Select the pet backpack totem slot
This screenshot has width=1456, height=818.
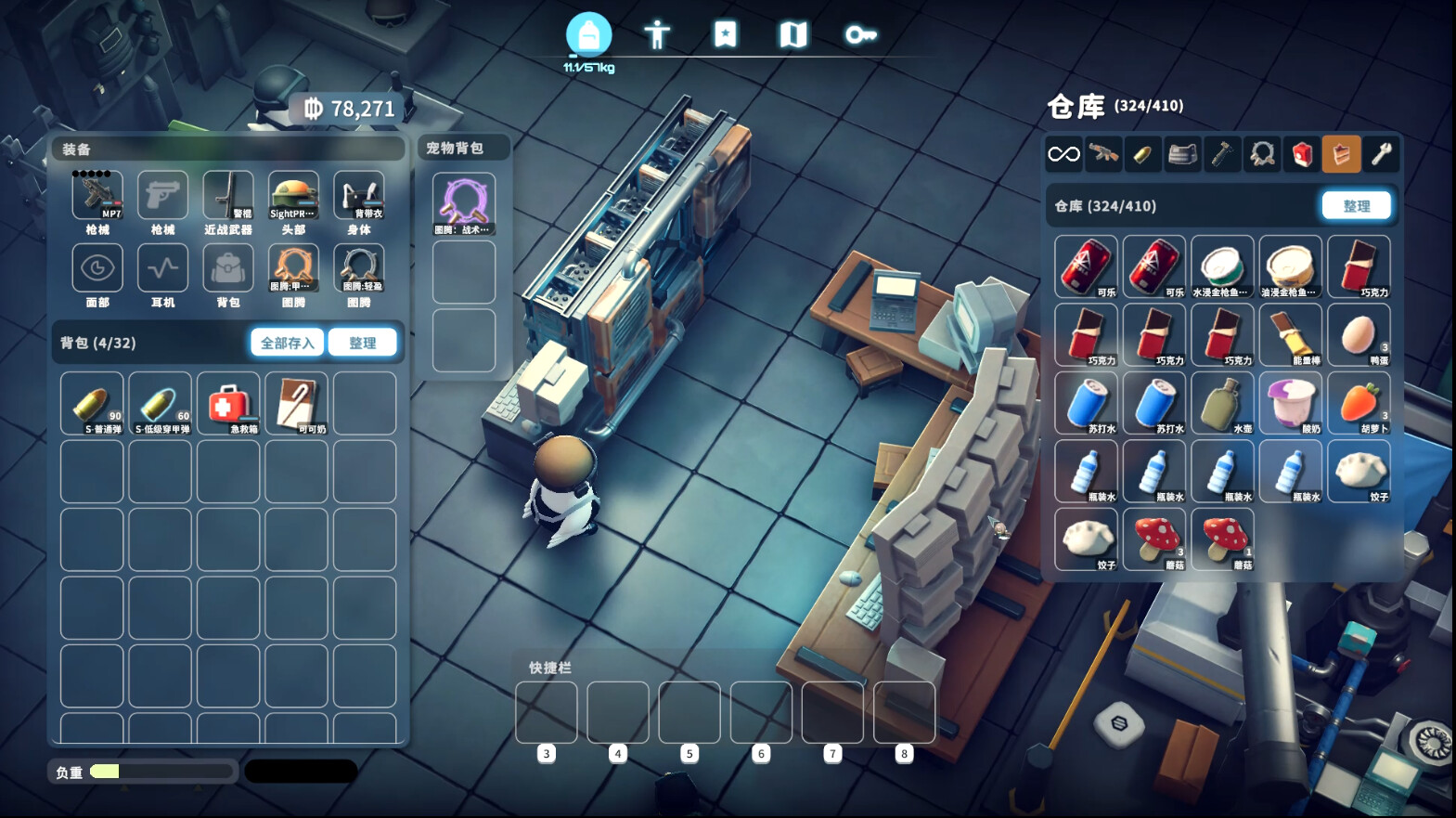pyautogui.click(x=464, y=204)
